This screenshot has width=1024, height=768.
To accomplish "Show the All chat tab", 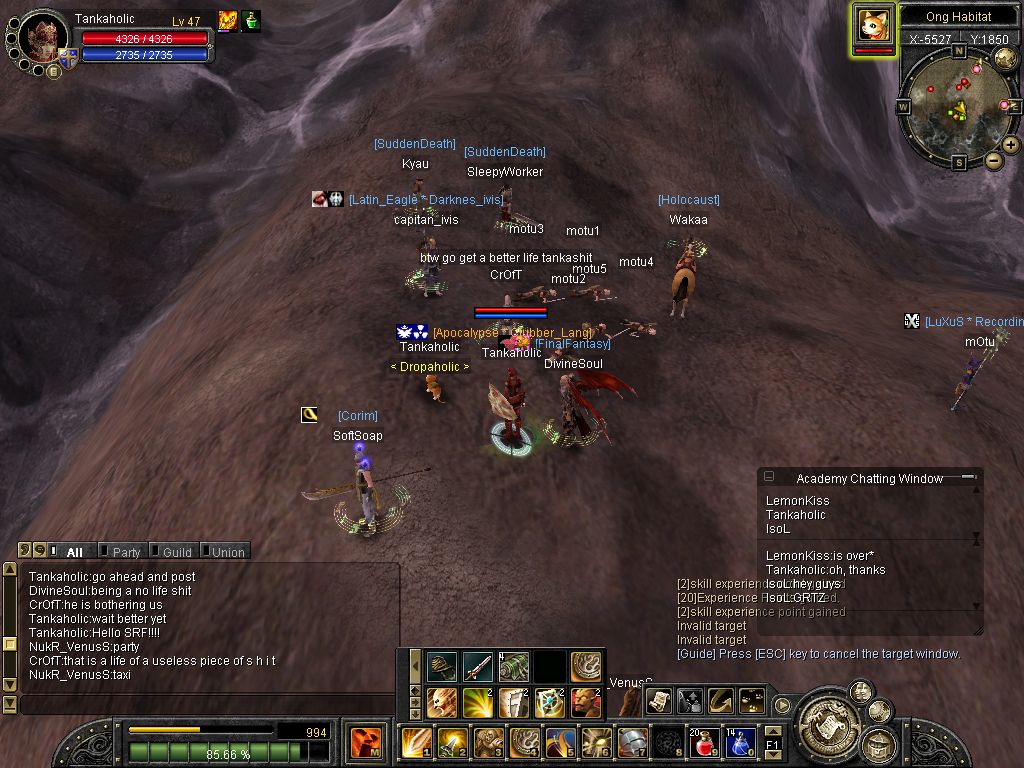I will [x=73, y=552].
